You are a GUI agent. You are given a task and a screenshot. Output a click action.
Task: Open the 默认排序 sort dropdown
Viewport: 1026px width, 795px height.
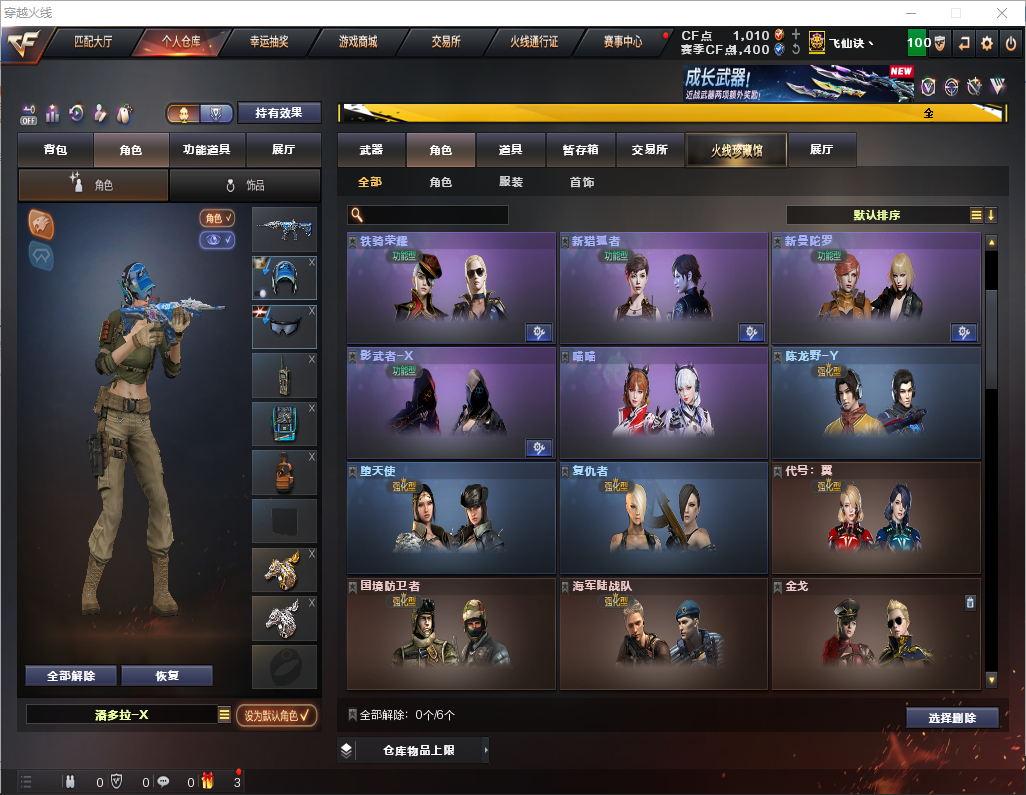coord(877,215)
